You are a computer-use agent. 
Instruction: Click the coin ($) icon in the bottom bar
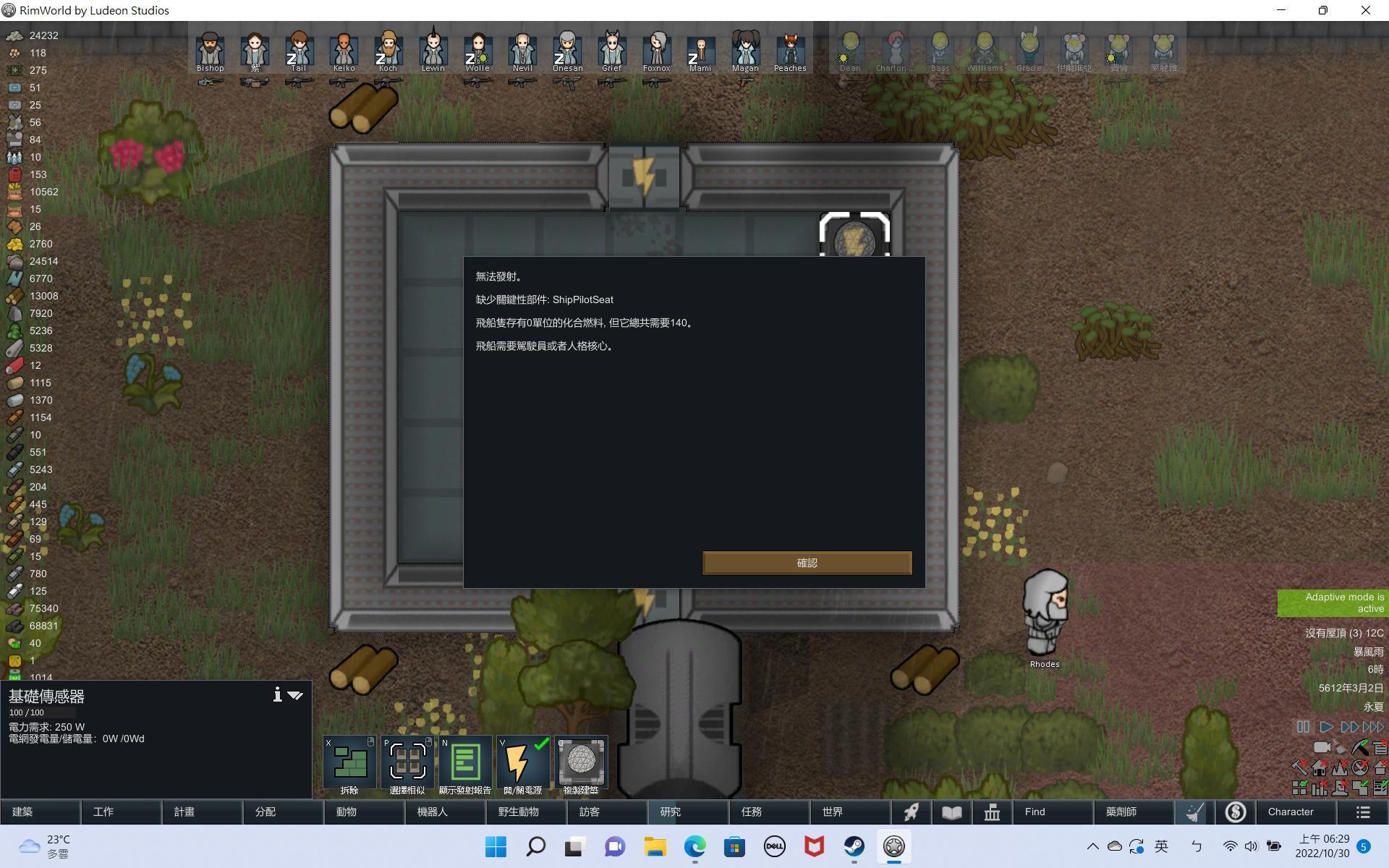[x=1235, y=812]
